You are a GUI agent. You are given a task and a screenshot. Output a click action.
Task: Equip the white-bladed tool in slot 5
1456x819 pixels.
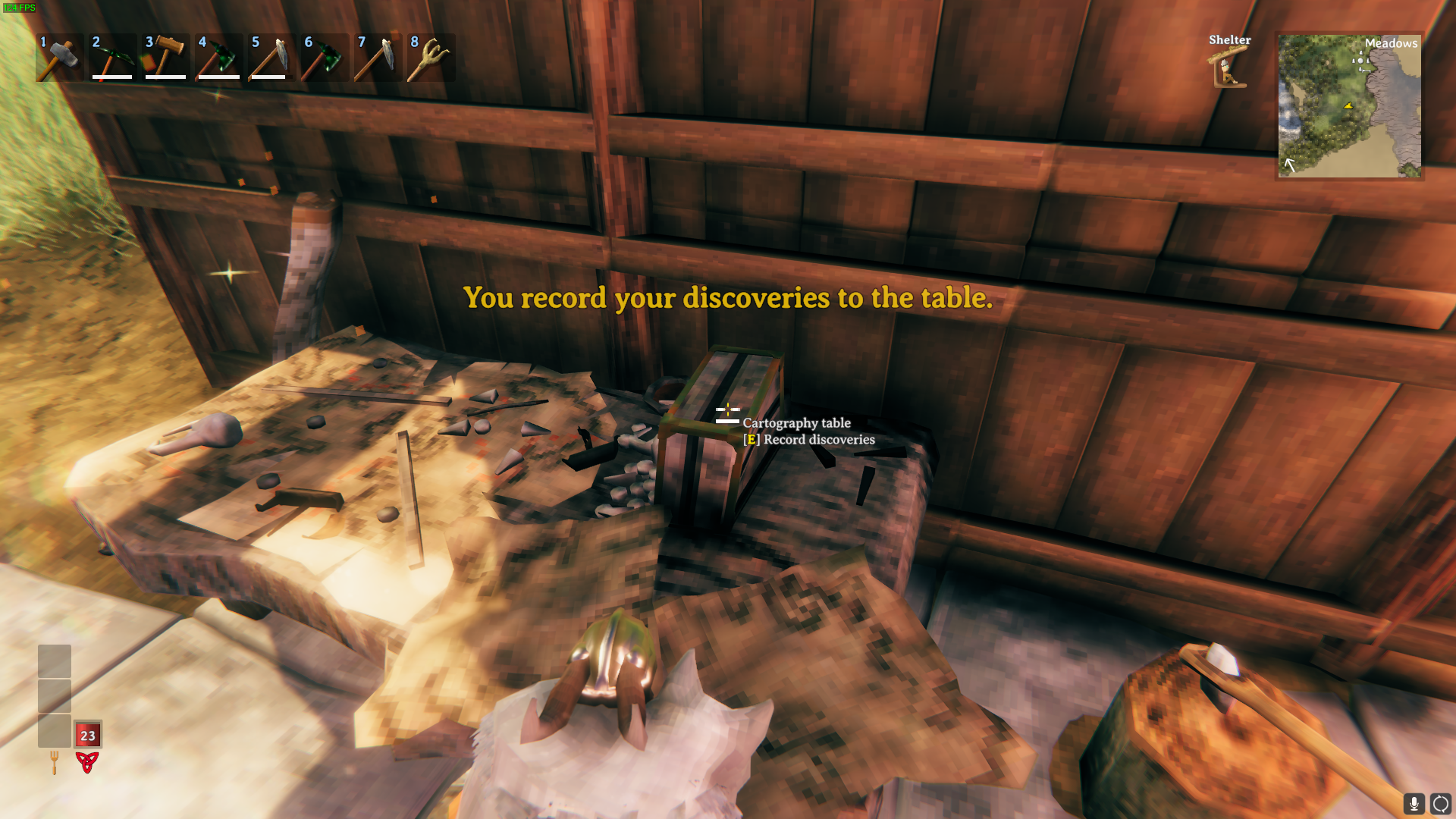point(271,58)
